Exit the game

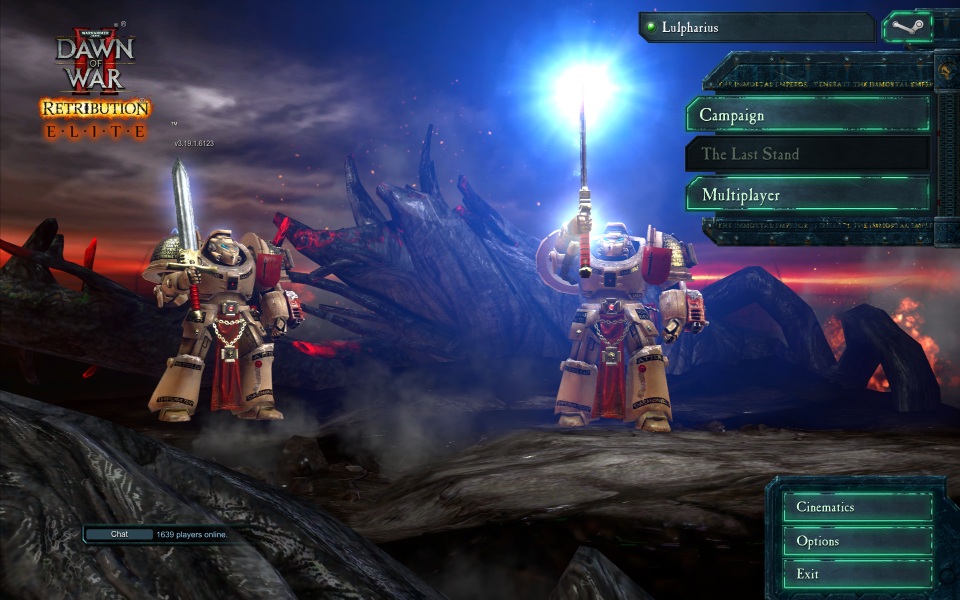(857, 574)
